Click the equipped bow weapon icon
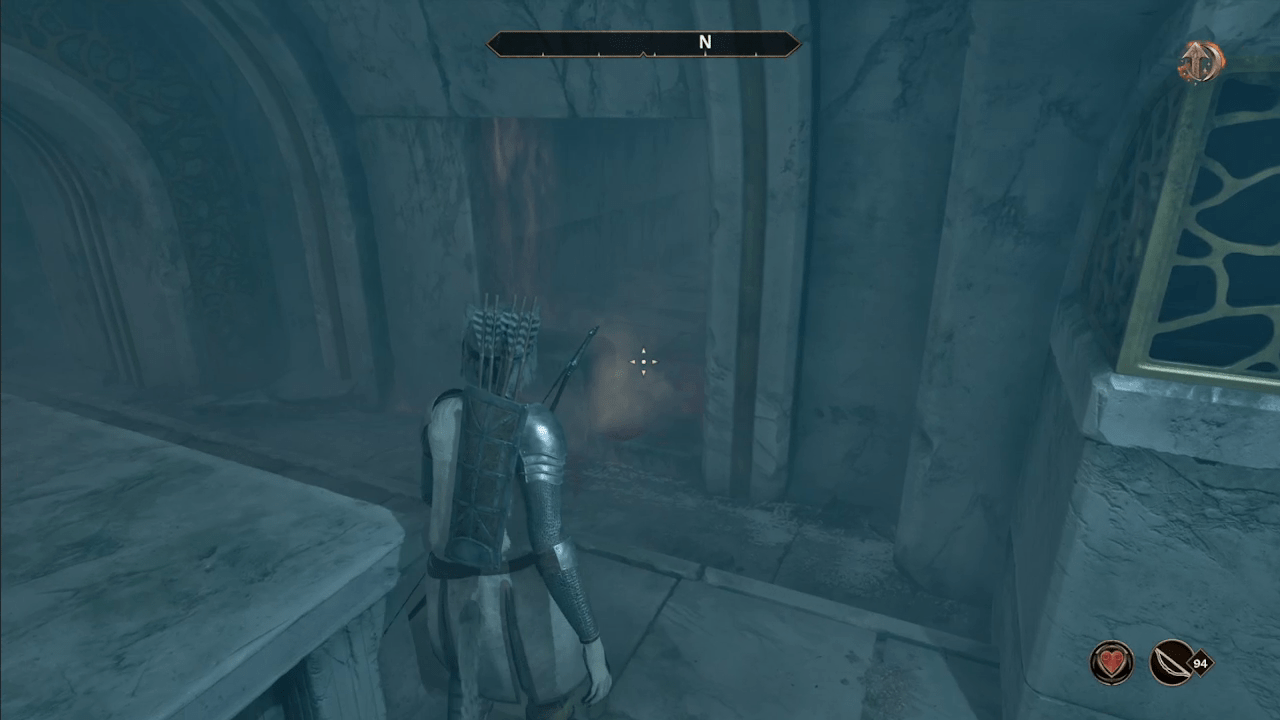Screen dimensions: 1280x720 tap(1172, 662)
